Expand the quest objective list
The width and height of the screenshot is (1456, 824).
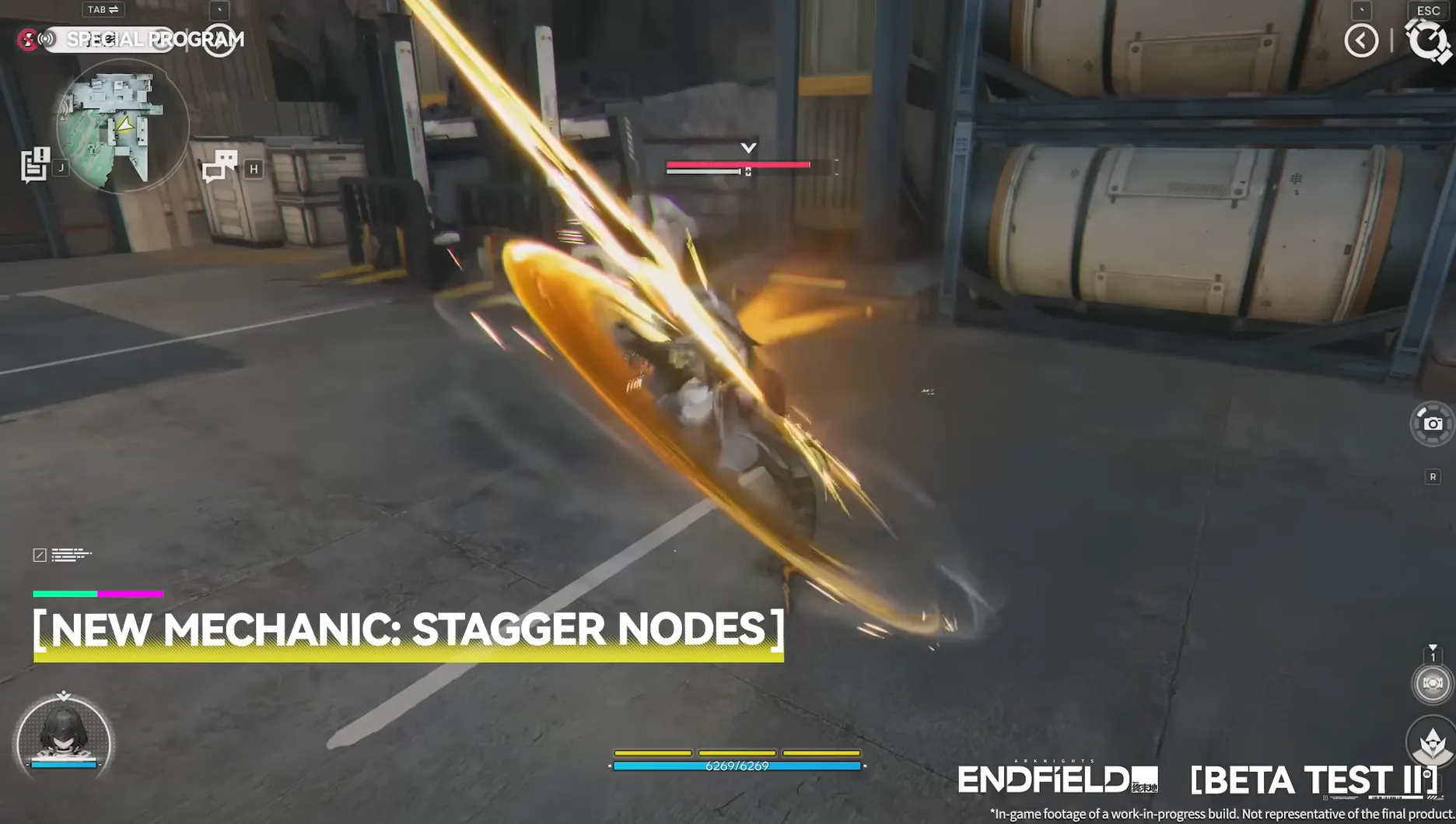(70, 555)
